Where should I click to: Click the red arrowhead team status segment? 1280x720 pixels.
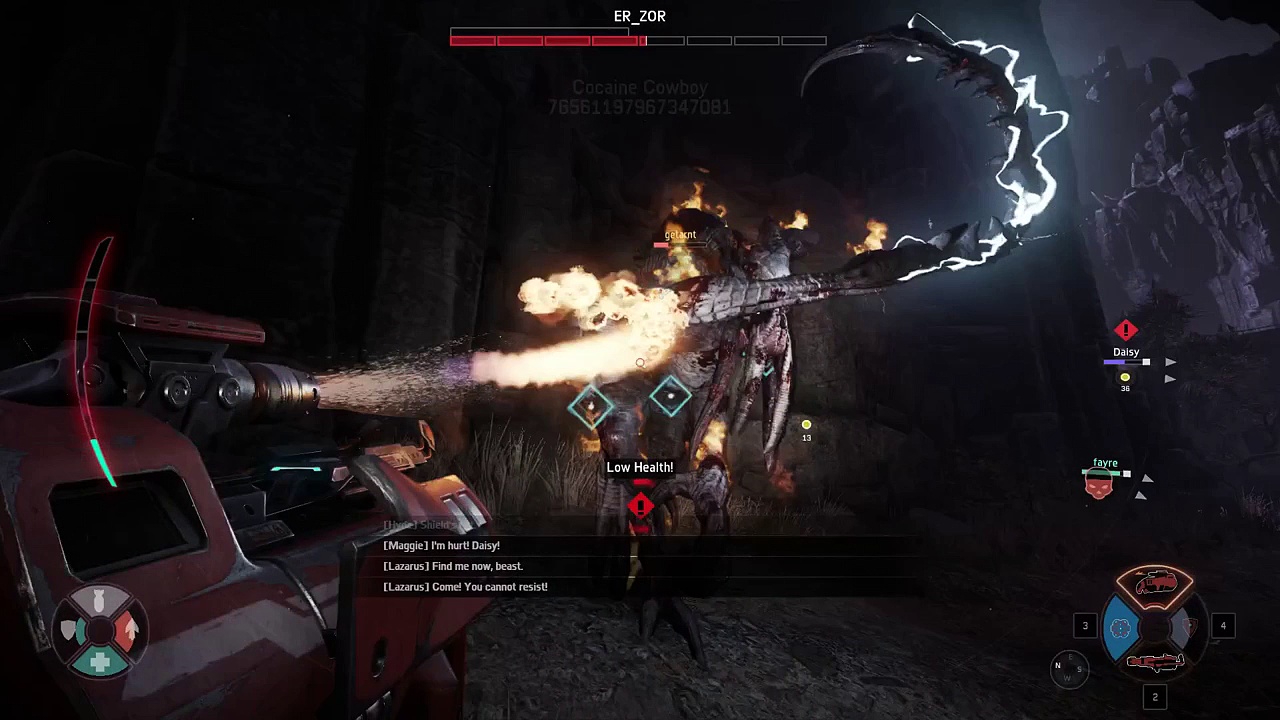click(x=131, y=630)
